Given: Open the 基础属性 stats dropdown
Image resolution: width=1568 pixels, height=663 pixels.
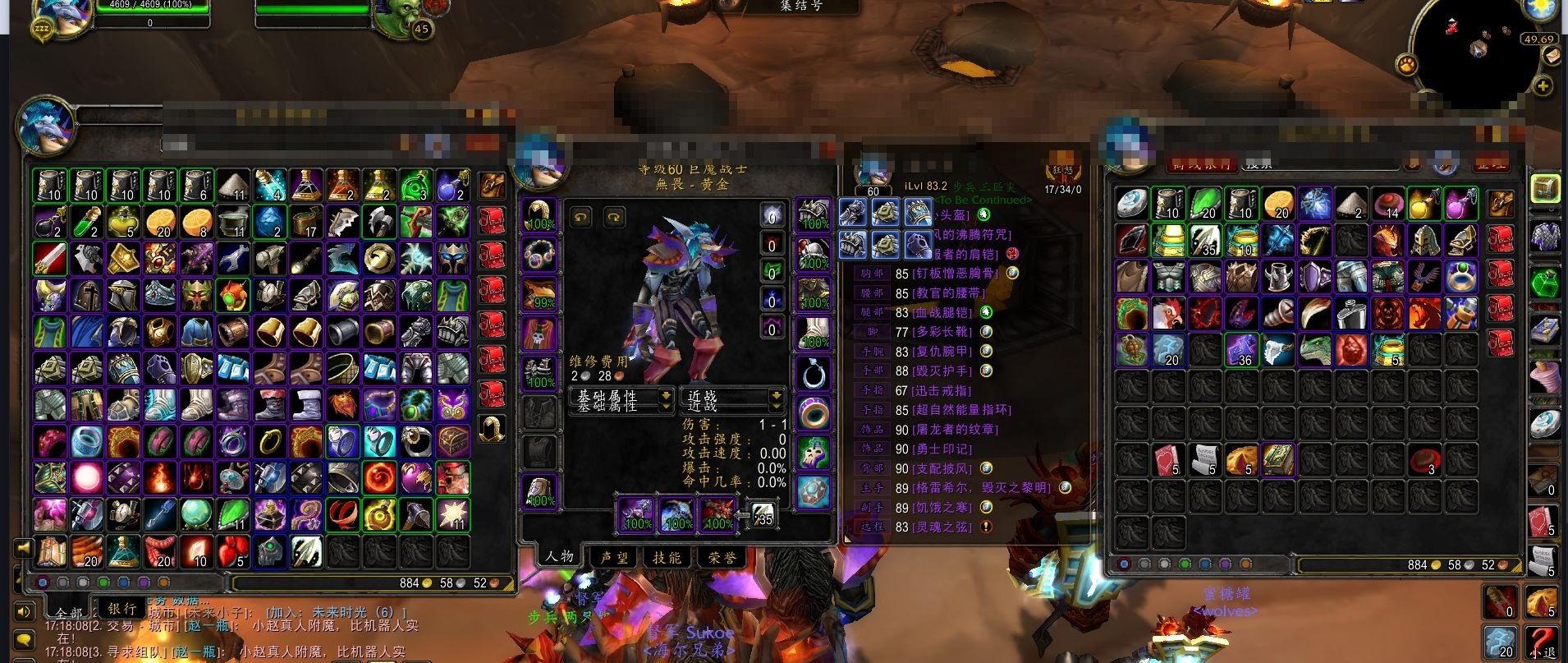Looking at the screenshot, I should (x=621, y=399).
